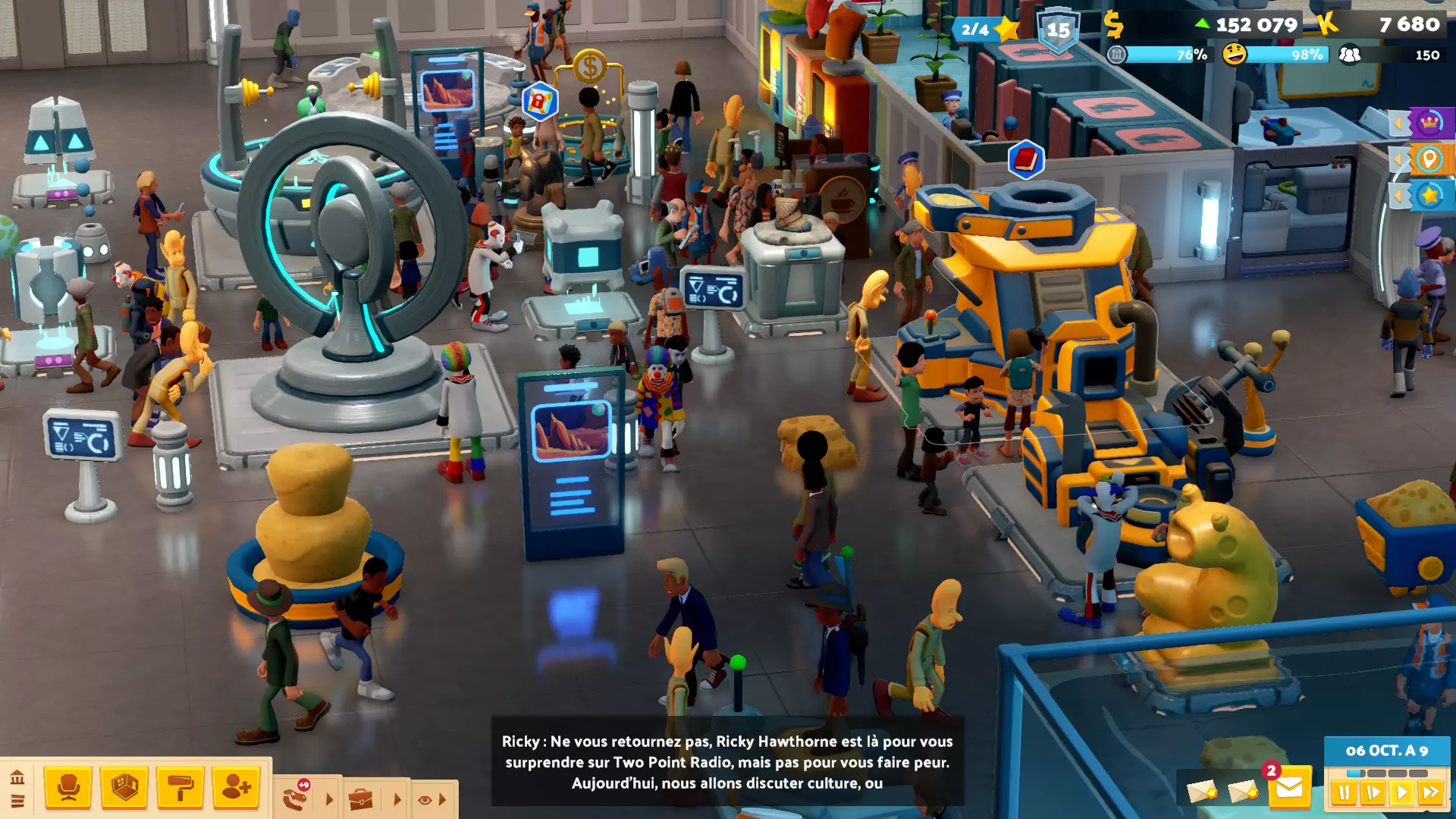This screenshot has width=1456, height=819.
Task: Select the paint roller decoration tool
Action: click(x=180, y=789)
